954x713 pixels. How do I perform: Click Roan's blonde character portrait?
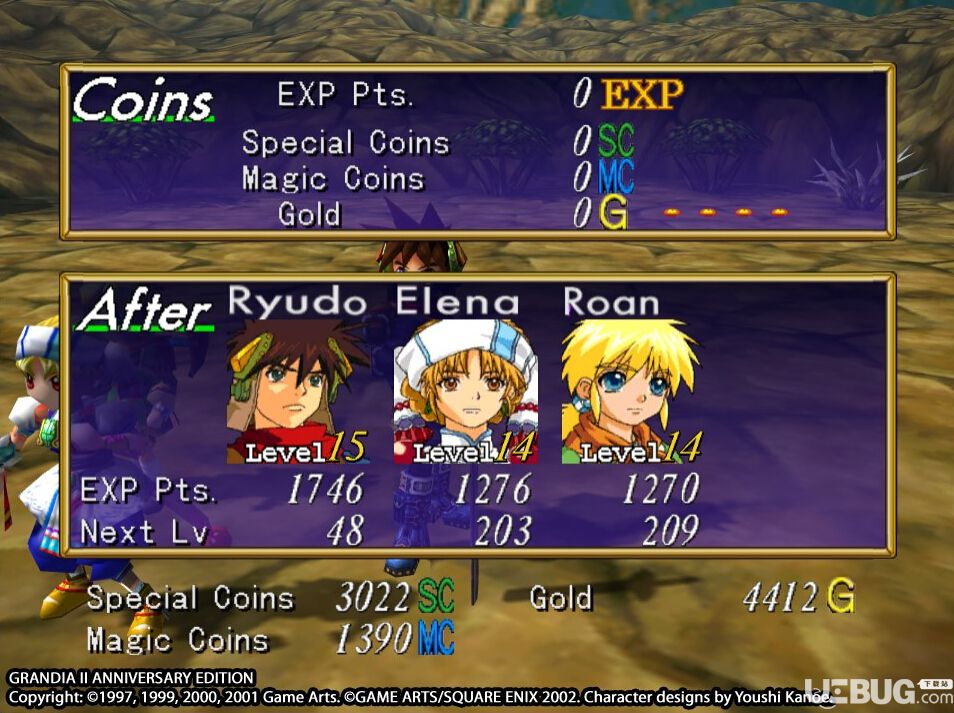click(x=631, y=390)
